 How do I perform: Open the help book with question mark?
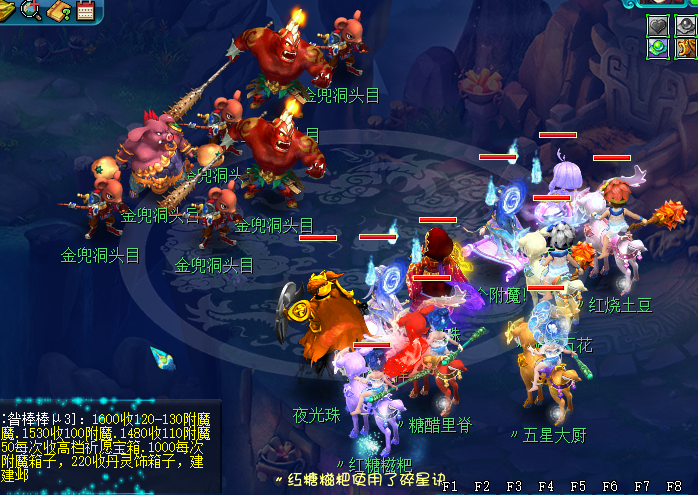tap(59, 11)
